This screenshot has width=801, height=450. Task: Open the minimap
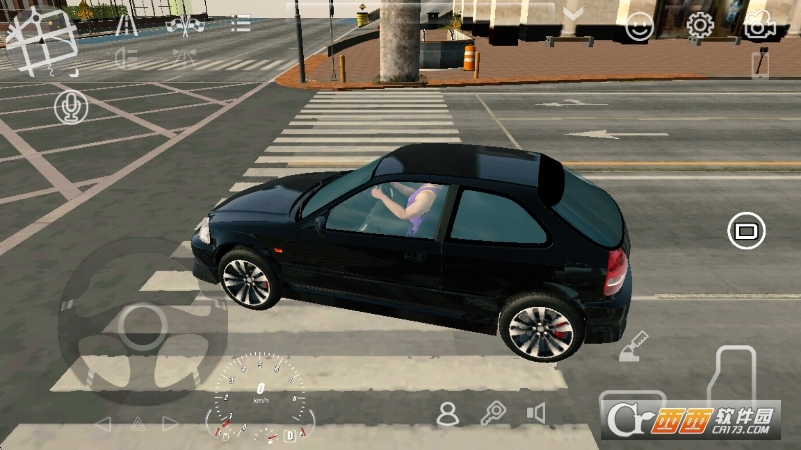pyautogui.click(x=41, y=40)
